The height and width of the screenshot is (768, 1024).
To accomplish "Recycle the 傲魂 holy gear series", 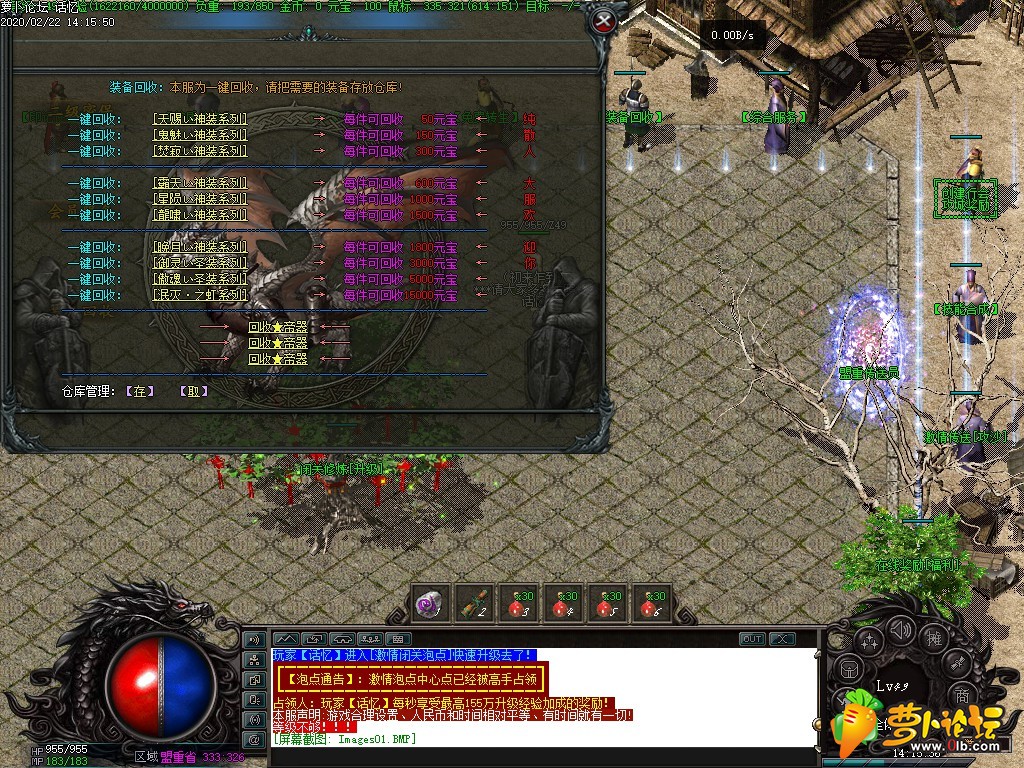I will [199, 279].
